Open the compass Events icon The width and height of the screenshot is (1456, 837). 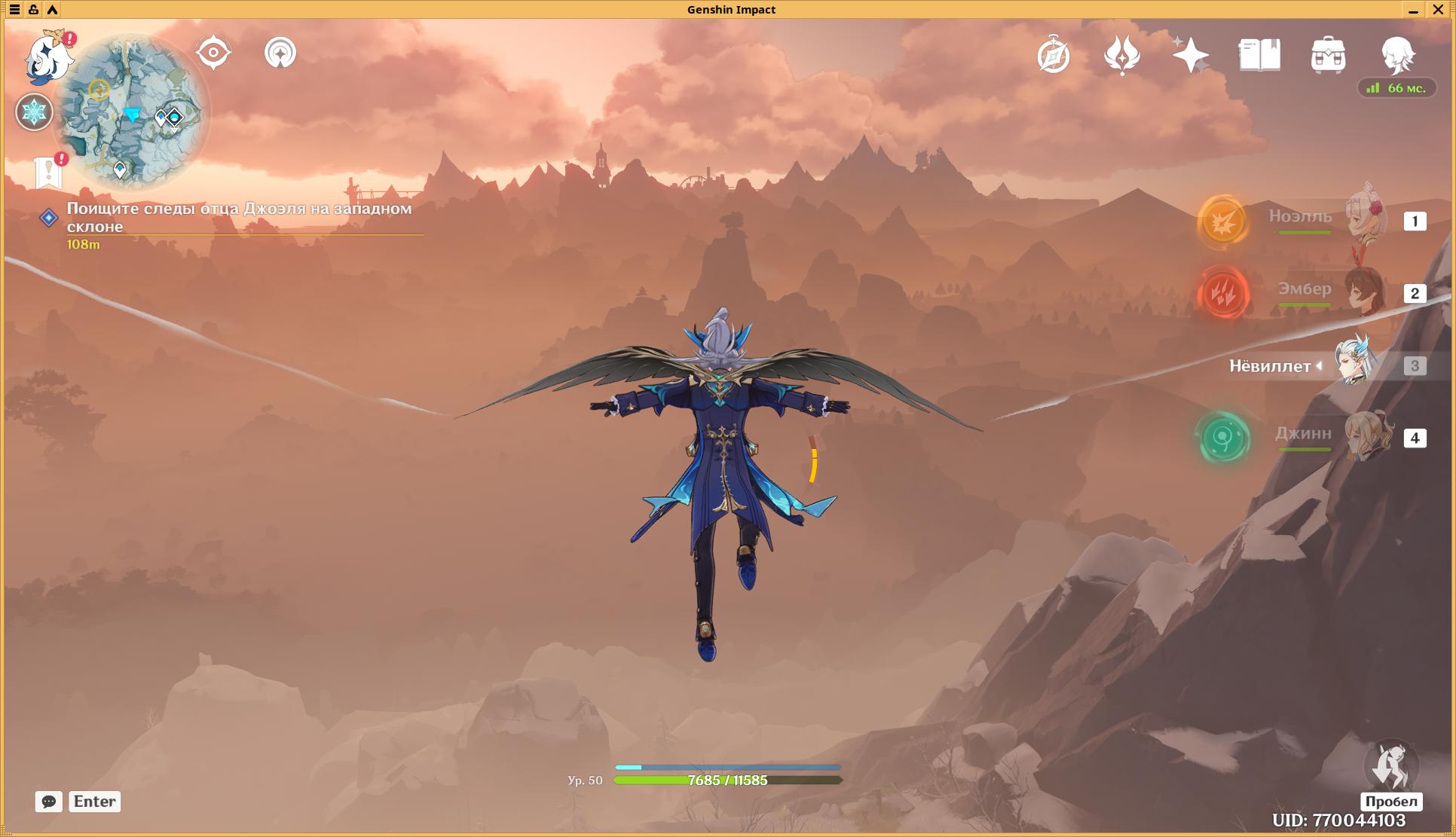(1053, 55)
